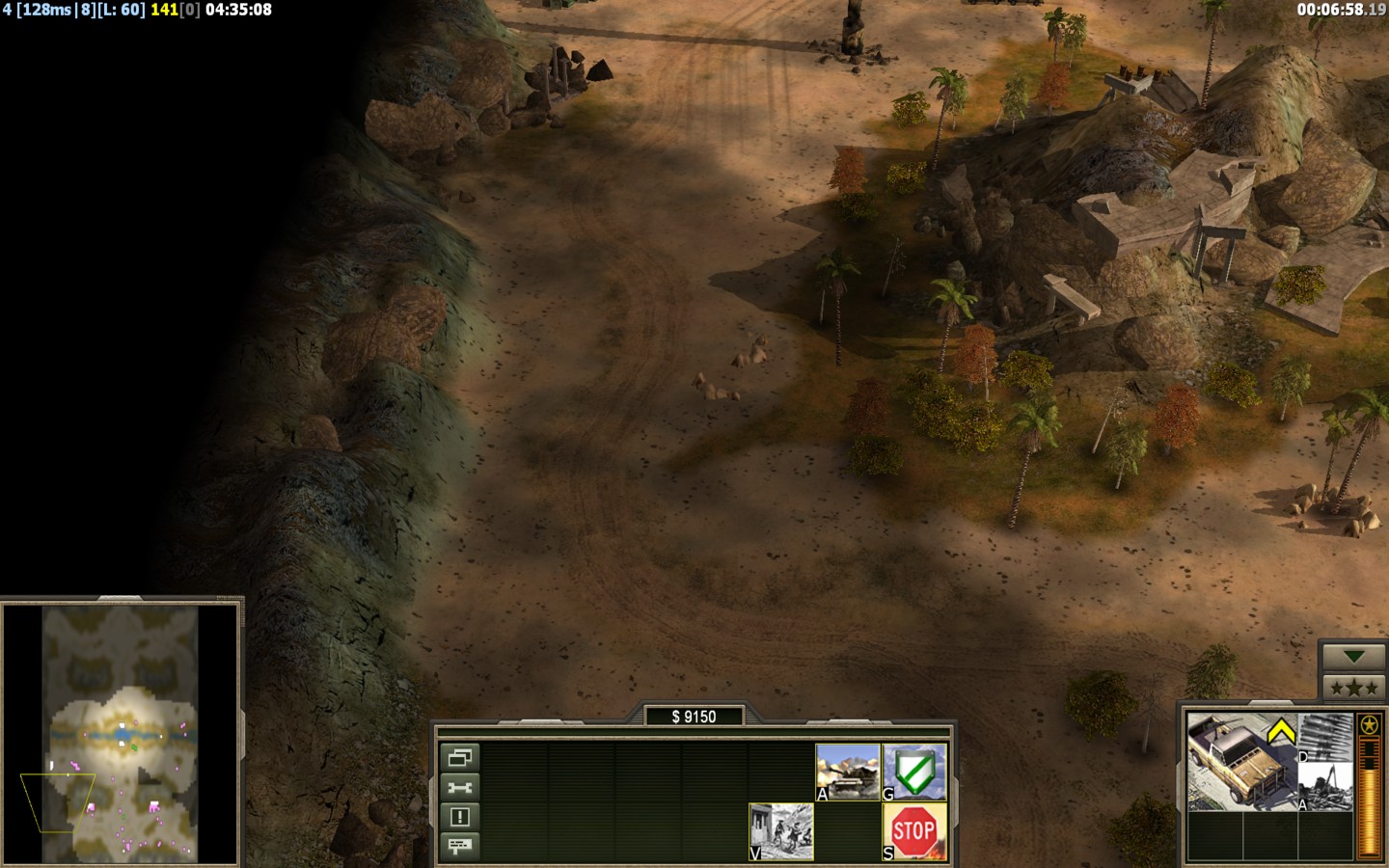Select the pickup truck unit portrait
The height and width of the screenshot is (868, 1389).
(x=1240, y=762)
